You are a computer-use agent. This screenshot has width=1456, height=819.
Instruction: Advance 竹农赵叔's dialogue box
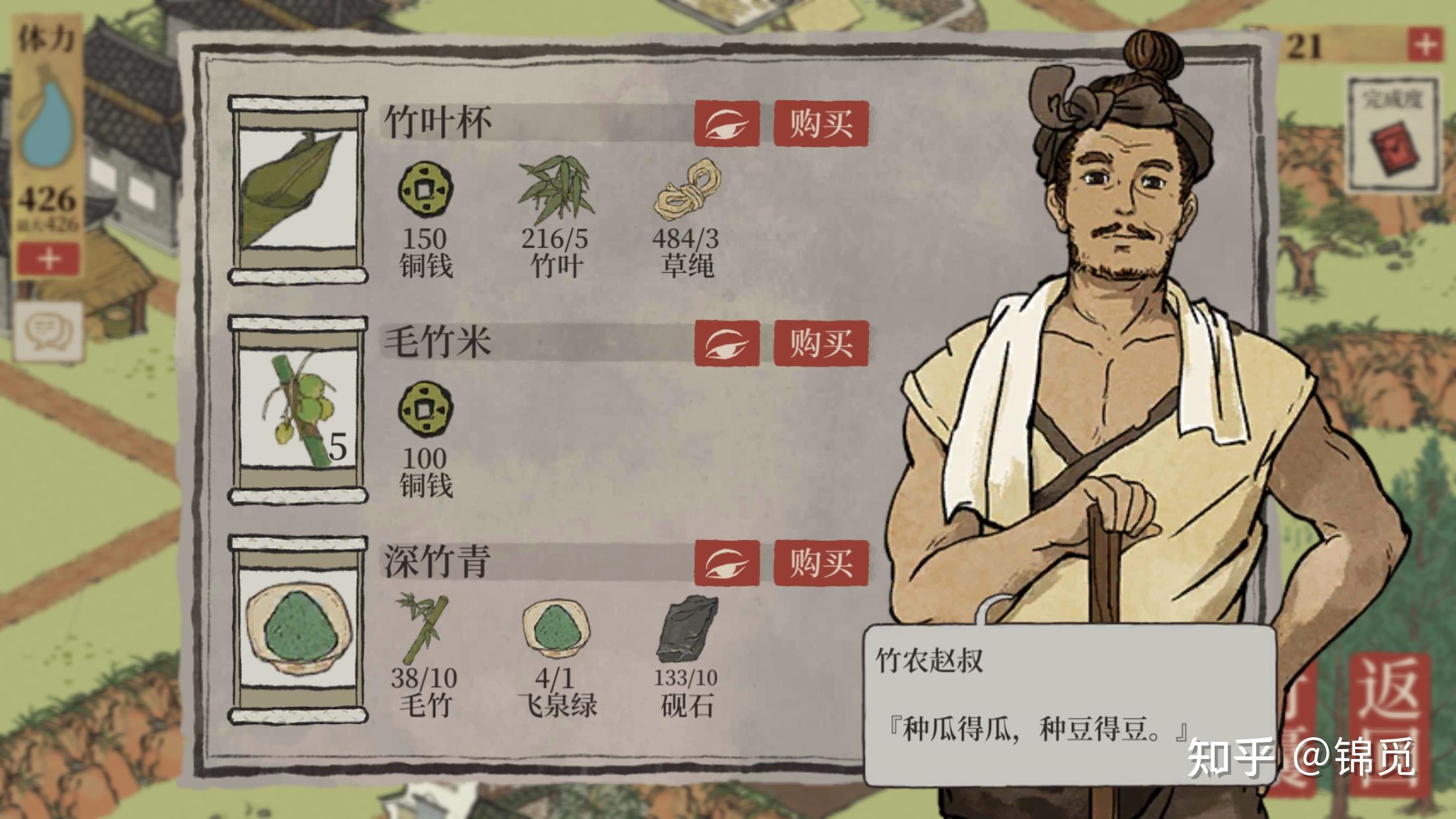point(1068,706)
